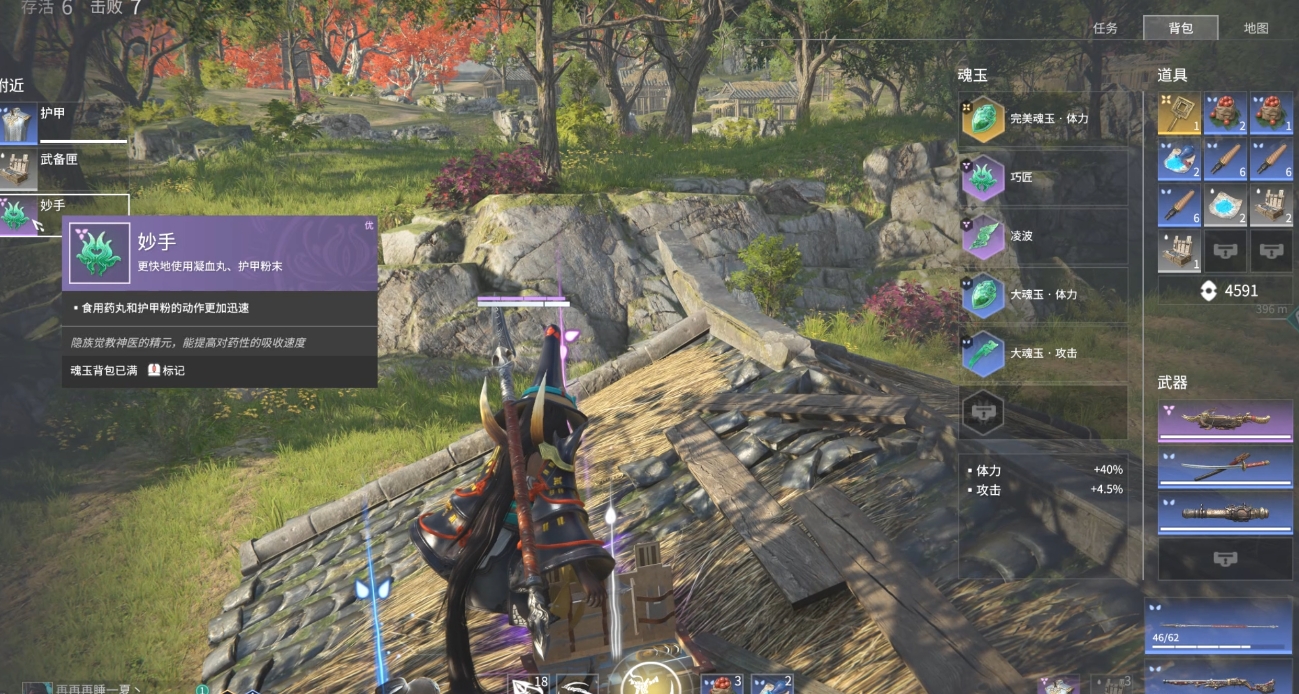The image size is (1299, 694).
Task: Switch to the 任务 (quests) tab
Action: coord(1105,29)
